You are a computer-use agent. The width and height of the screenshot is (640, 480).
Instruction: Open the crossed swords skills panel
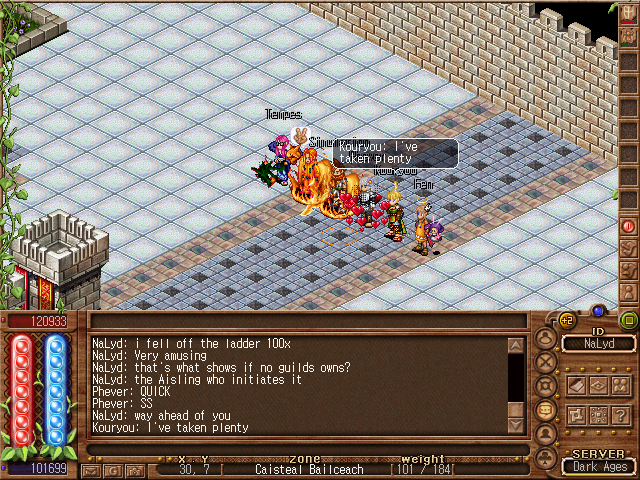tap(546, 361)
